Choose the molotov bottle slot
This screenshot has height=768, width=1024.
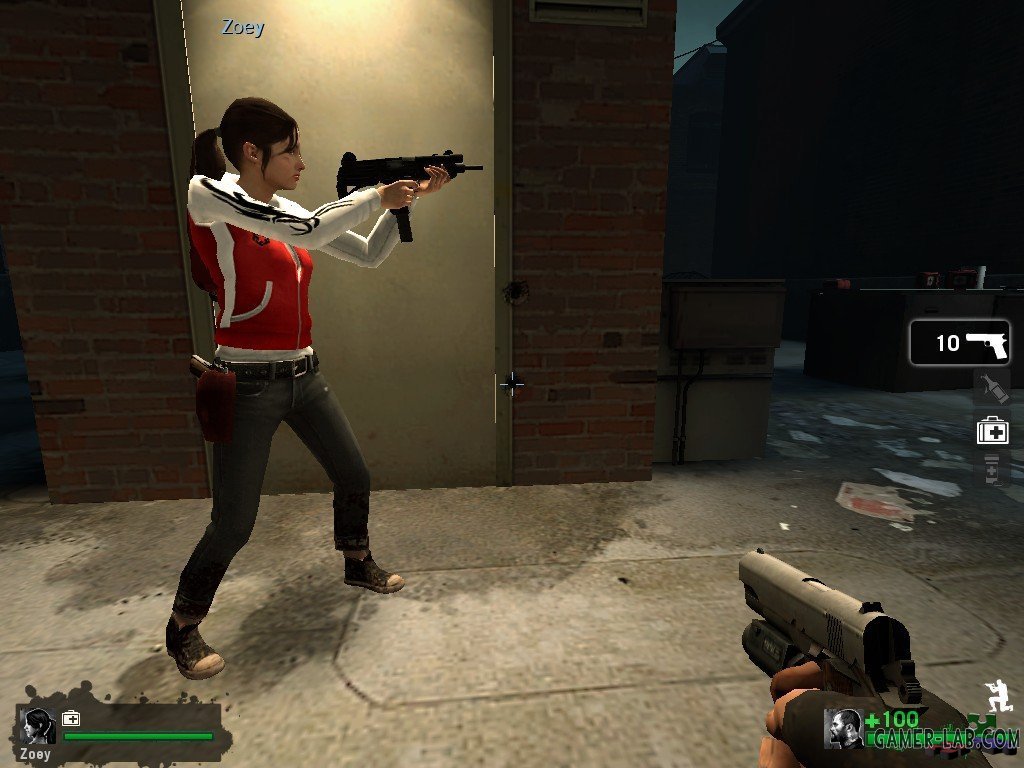coord(992,387)
